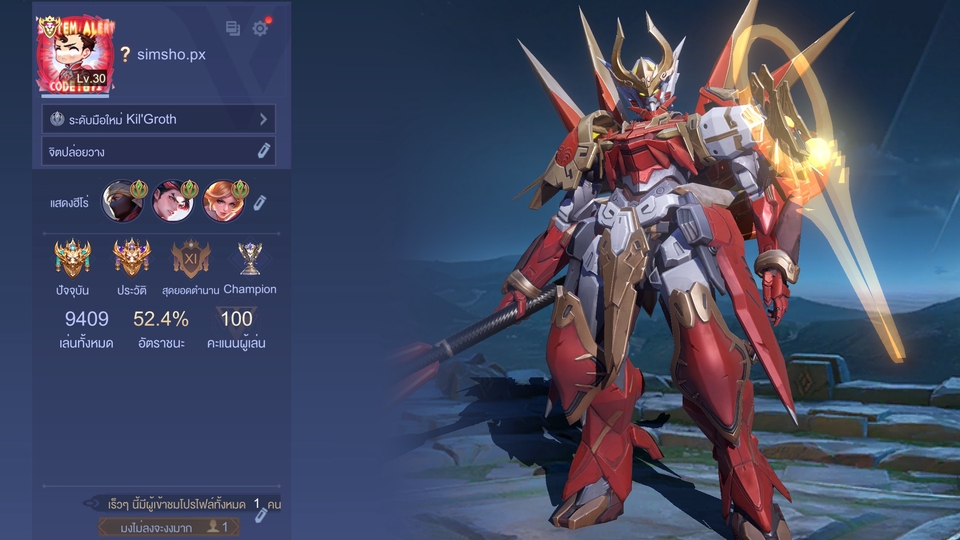The height and width of the screenshot is (540, 960).
Task: Expand the Kil'Groth mastery level row
Action: pos(264,119)
